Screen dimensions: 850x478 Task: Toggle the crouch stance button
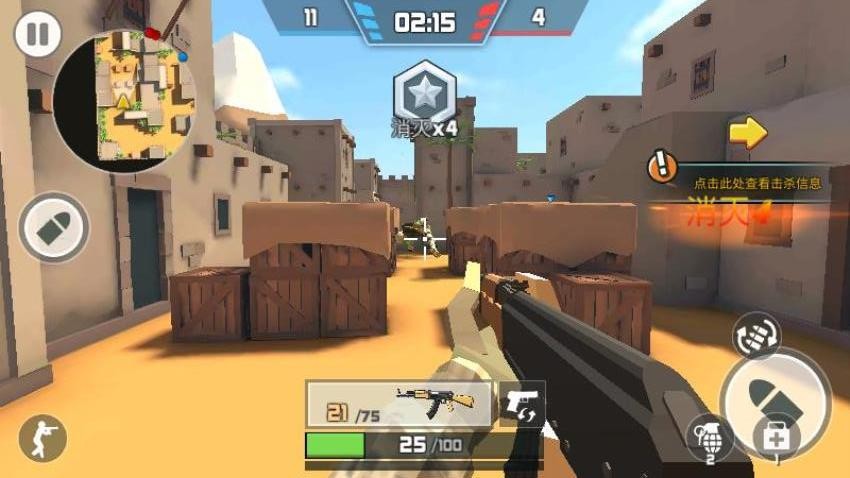(41, 437)
